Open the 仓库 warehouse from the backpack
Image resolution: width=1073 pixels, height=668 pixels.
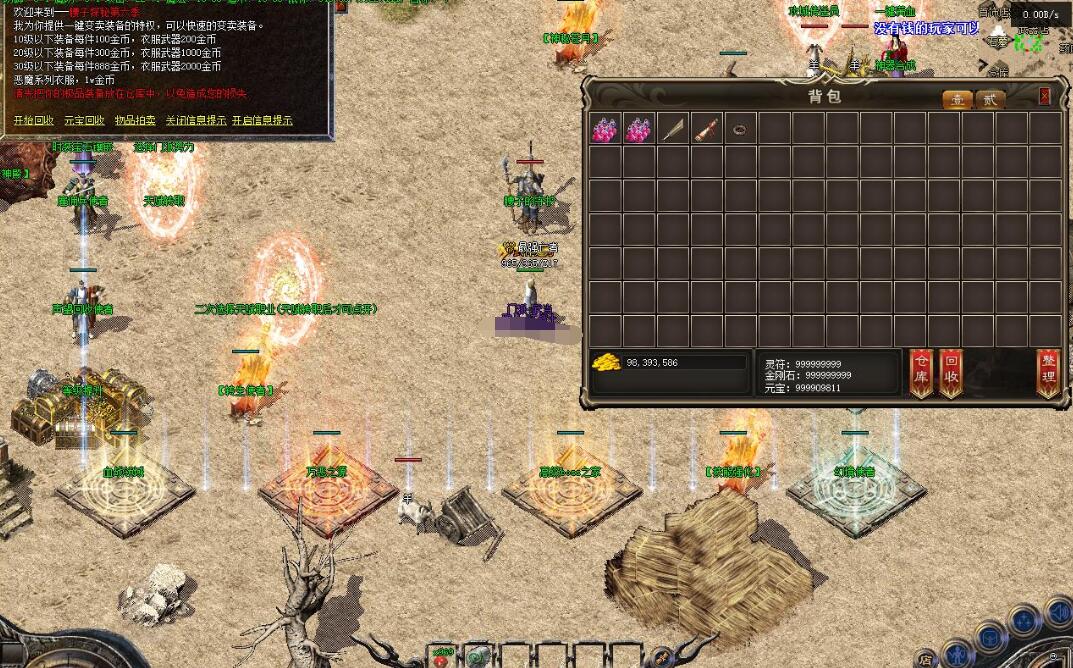pos(921,374)
